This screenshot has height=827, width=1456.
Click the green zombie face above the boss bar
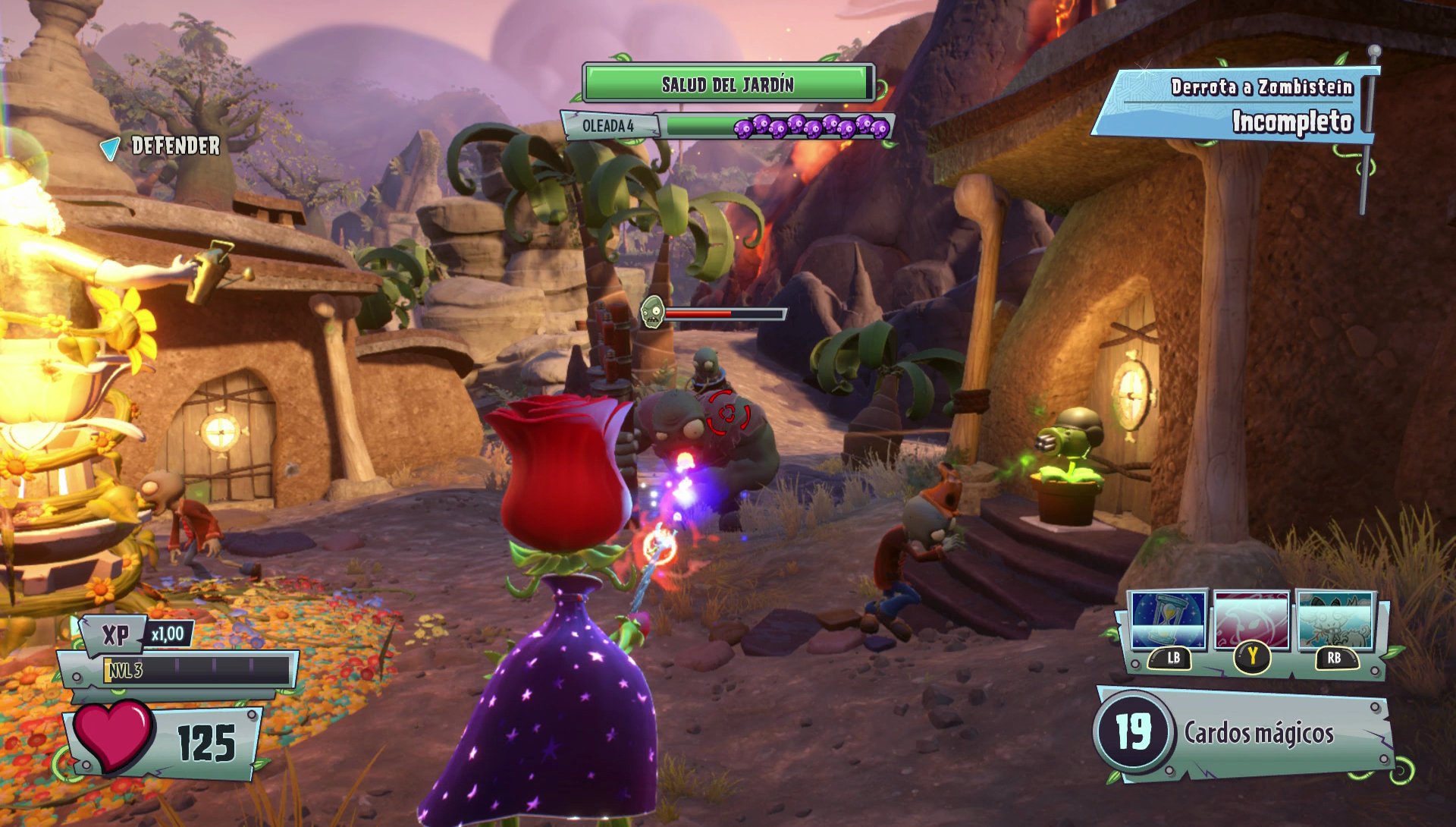coord(653,310)
